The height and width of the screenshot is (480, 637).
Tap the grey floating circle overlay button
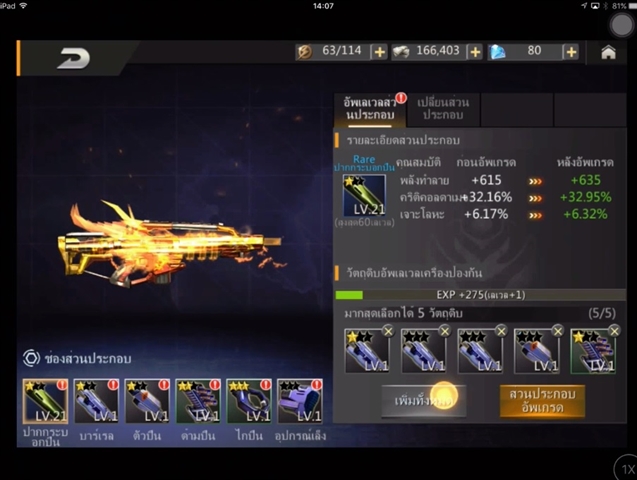pos(622,26)
